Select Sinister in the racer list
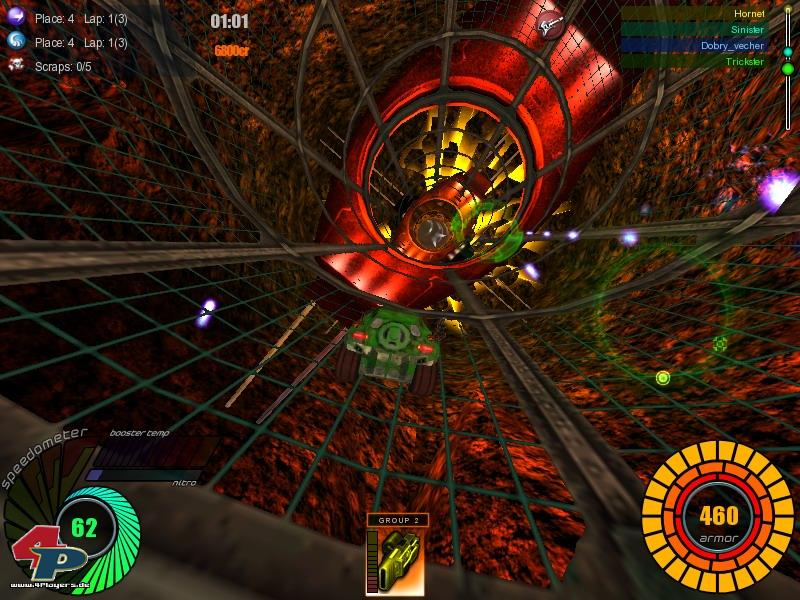 747,30
